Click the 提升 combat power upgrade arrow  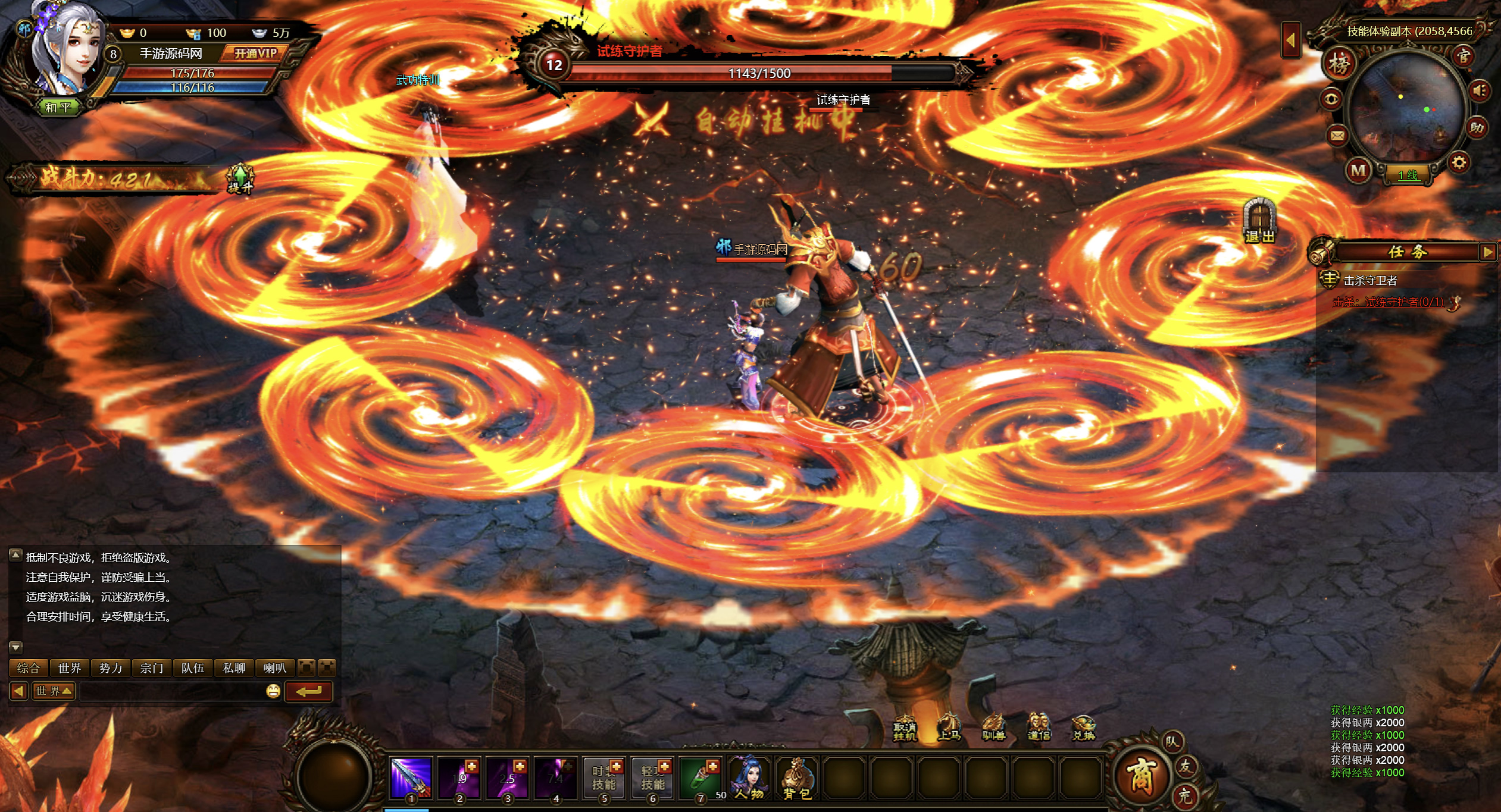pos(240,178)
